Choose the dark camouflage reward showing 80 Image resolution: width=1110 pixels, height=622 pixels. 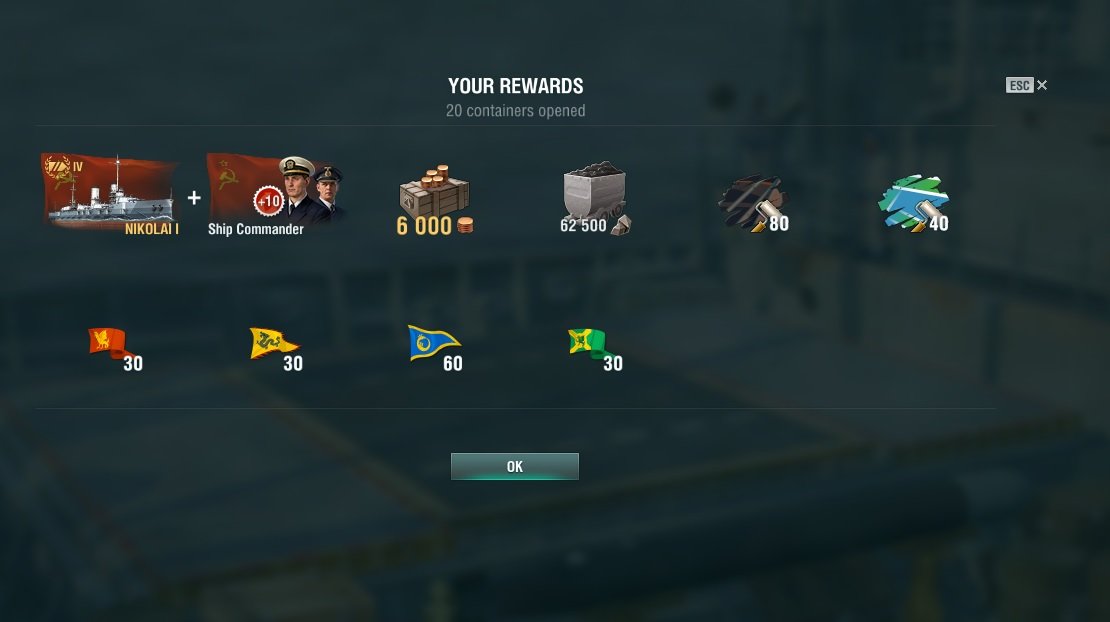coord(753,202)
